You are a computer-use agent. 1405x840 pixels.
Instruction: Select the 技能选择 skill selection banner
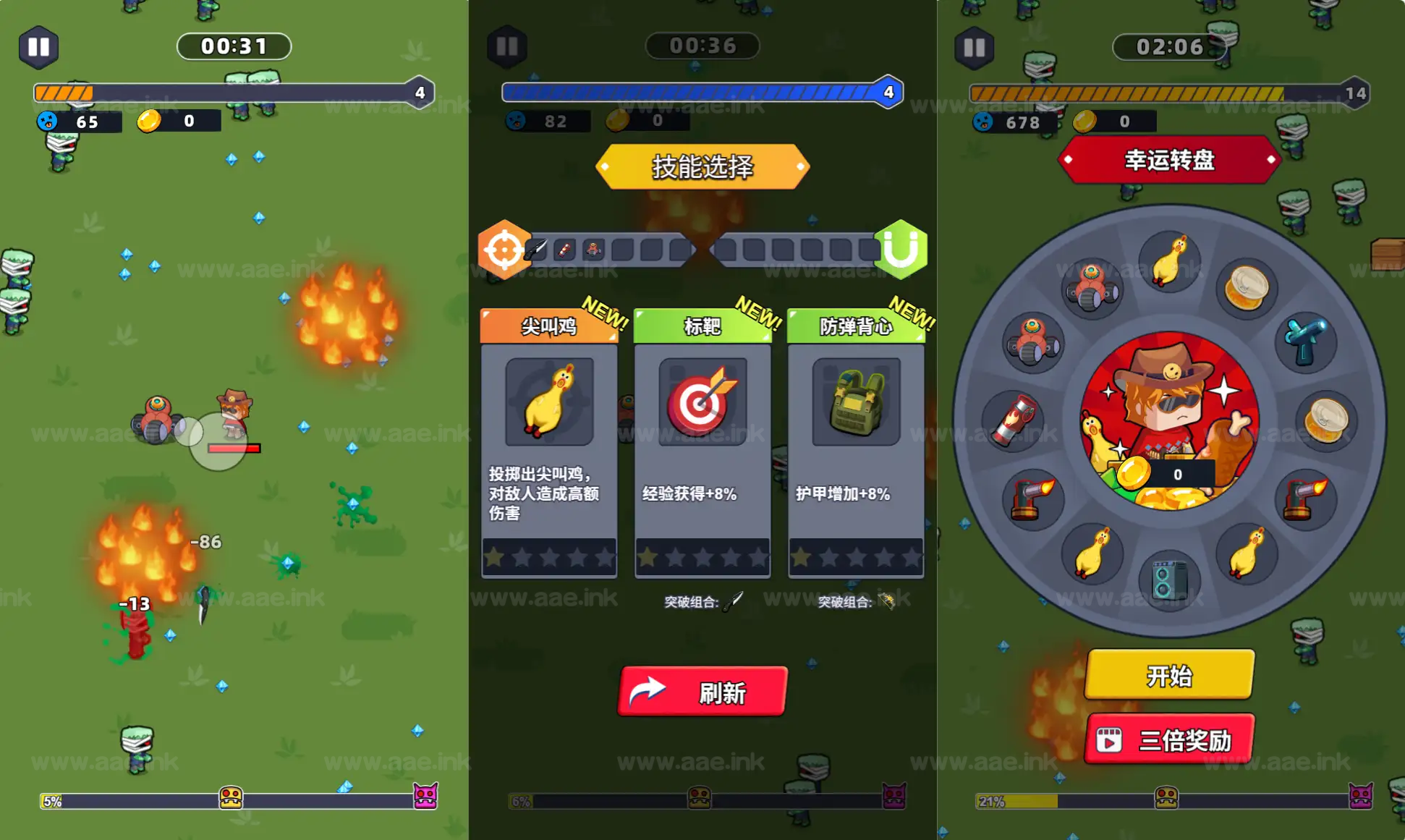coord(700,166)
